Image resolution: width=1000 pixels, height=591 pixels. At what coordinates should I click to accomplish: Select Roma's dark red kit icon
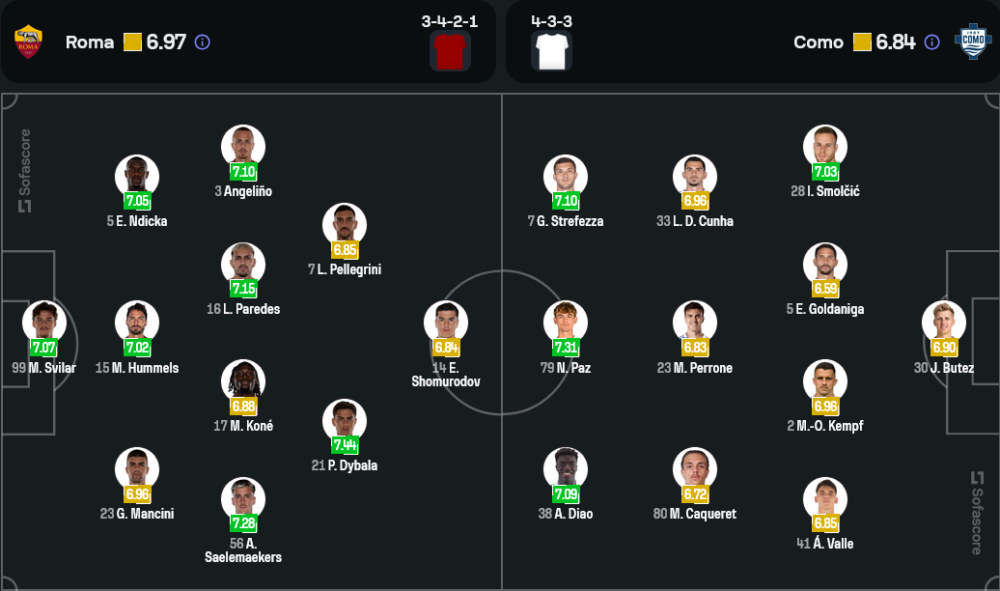pyautogui.click(x=450, y=50)
